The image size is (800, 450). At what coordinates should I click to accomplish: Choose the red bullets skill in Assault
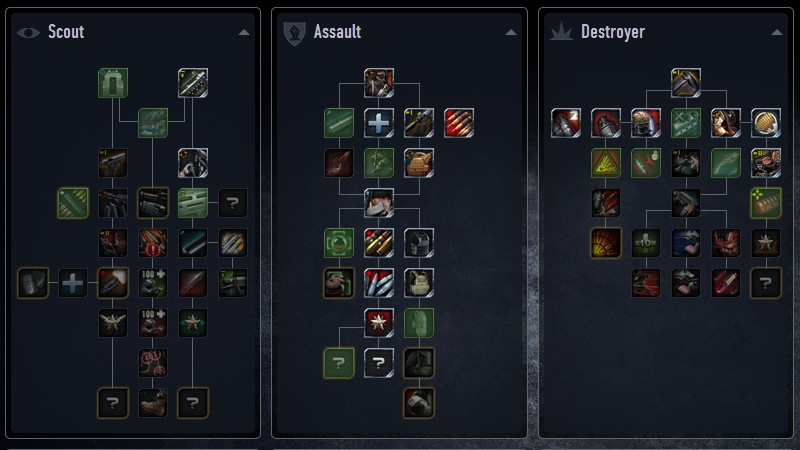458,122
